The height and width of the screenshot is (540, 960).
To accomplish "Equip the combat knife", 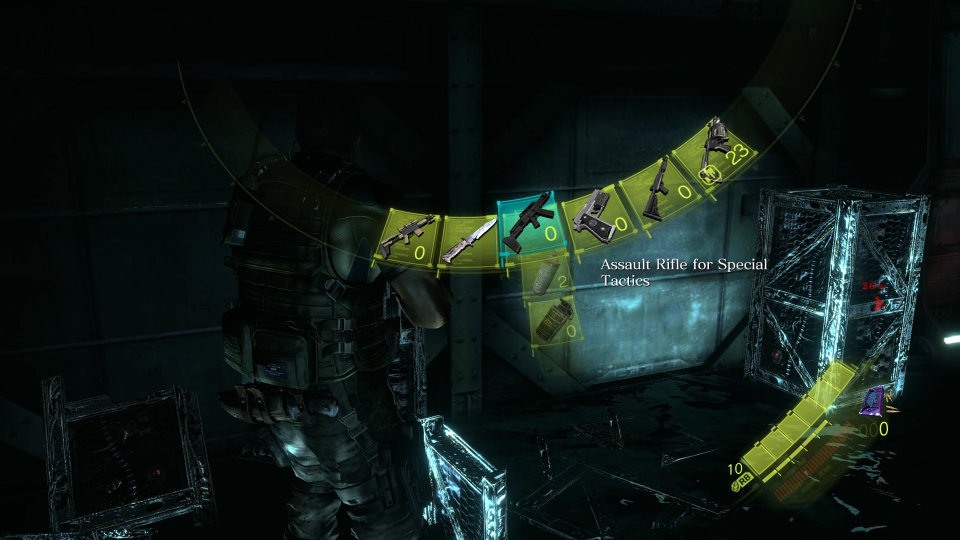I will click(x=466, y=240).
